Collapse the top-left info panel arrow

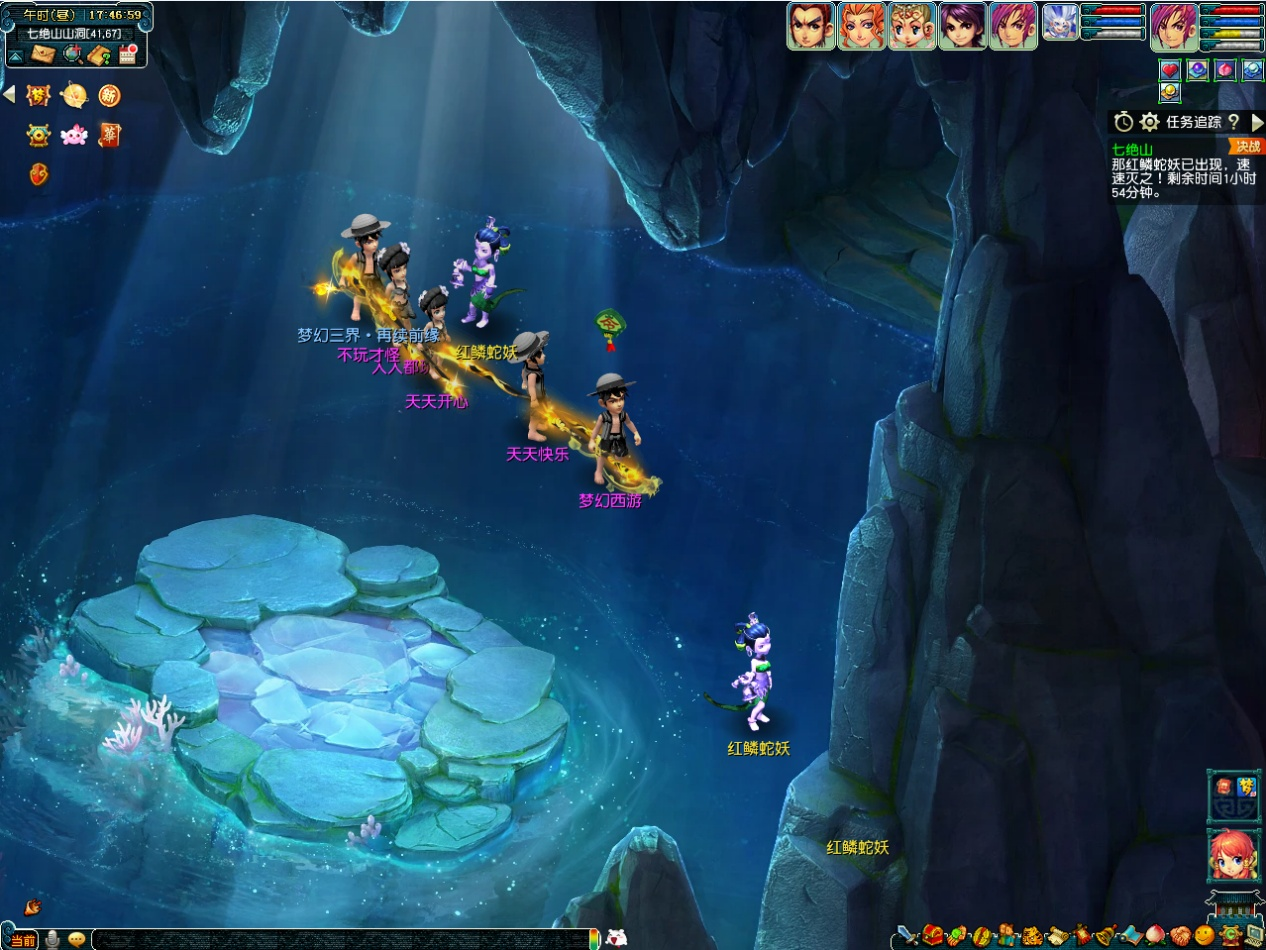point(16,56)
